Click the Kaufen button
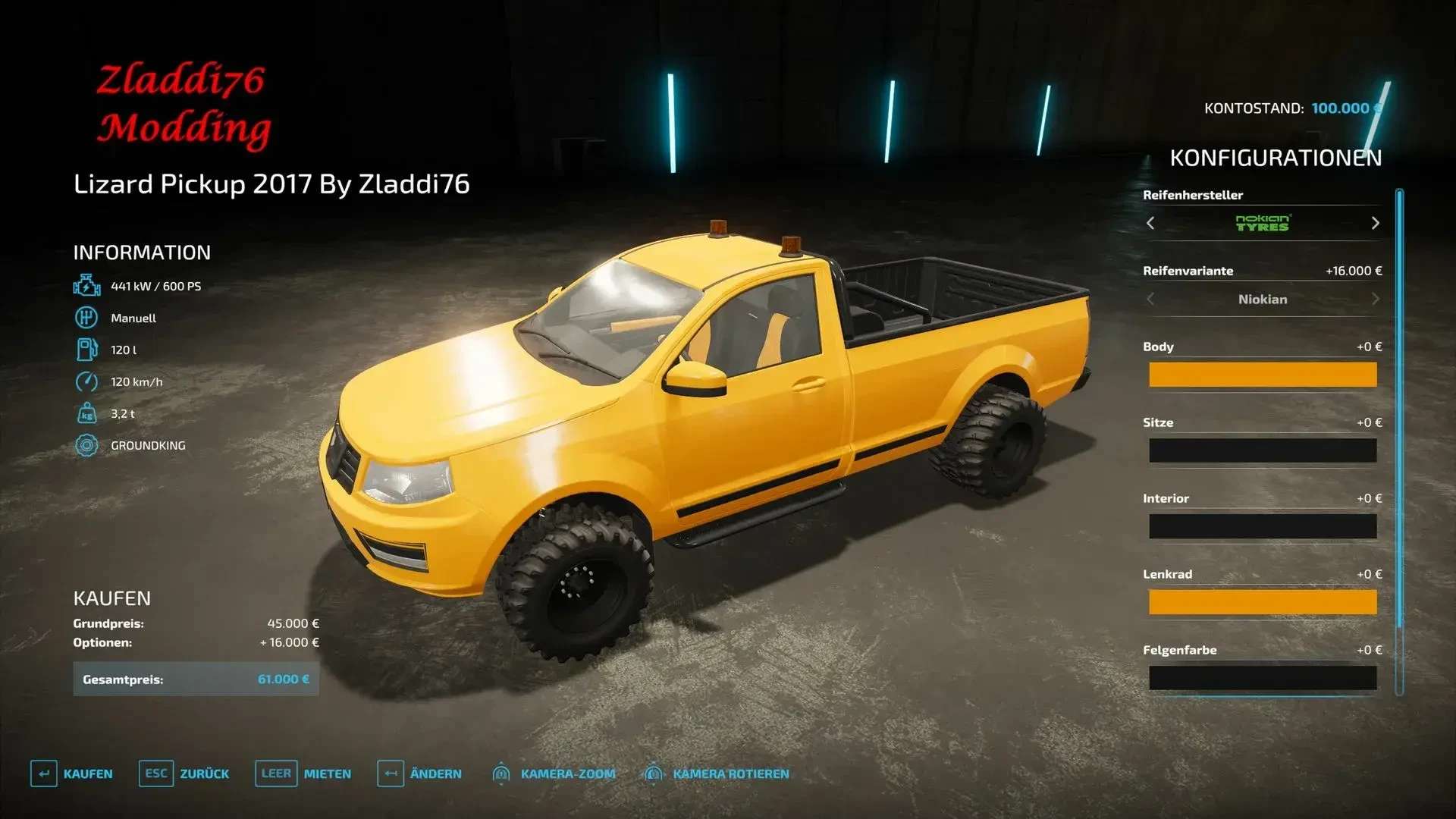 coord(72,773)
